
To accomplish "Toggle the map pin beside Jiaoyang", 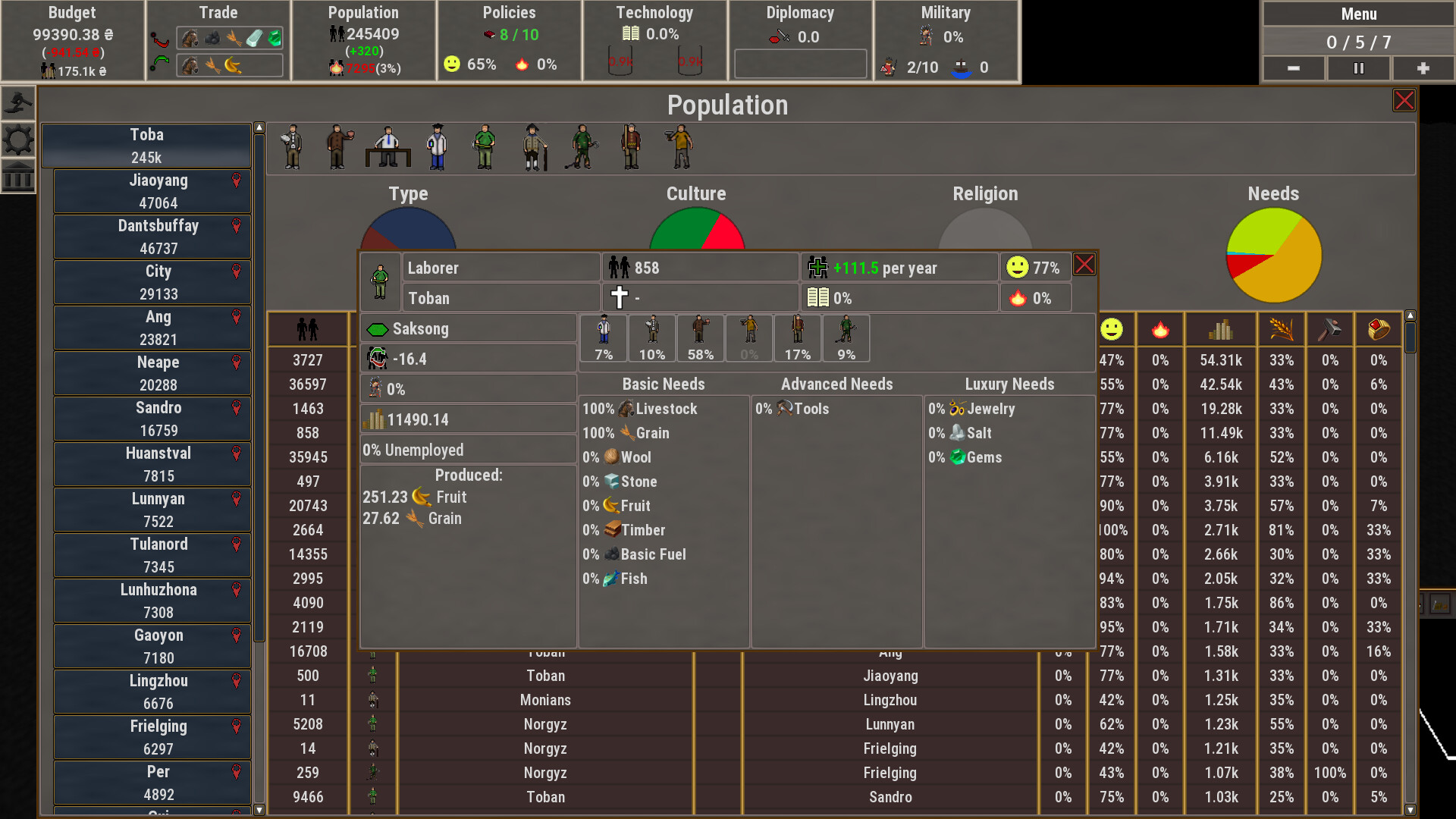I will point(236,180).
